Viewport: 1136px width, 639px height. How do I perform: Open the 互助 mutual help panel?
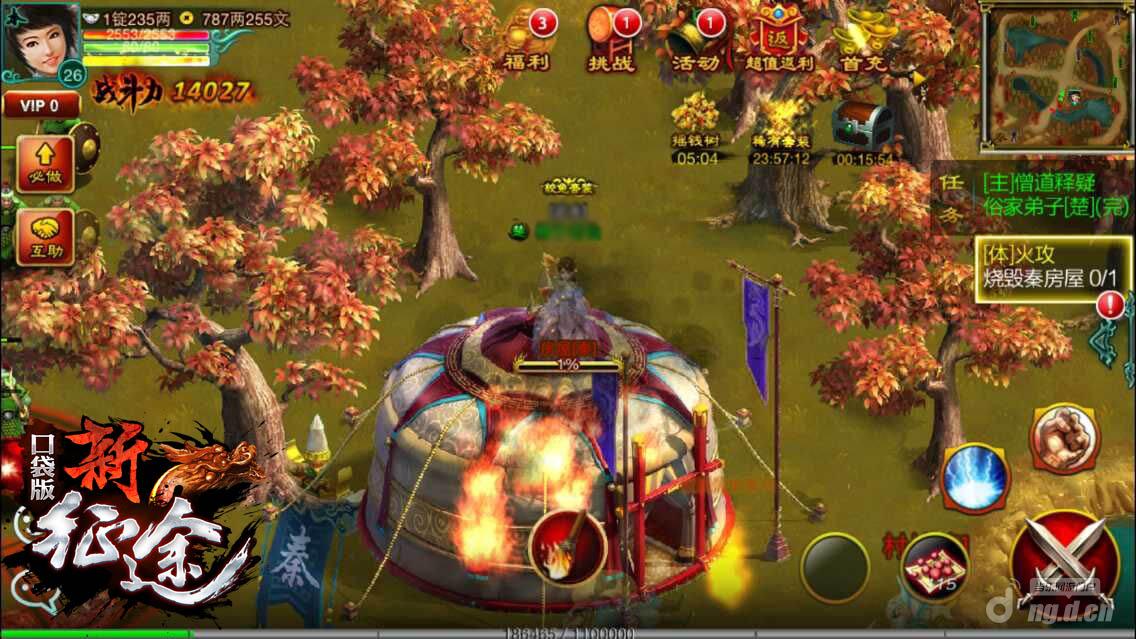[x=44, y=237]
